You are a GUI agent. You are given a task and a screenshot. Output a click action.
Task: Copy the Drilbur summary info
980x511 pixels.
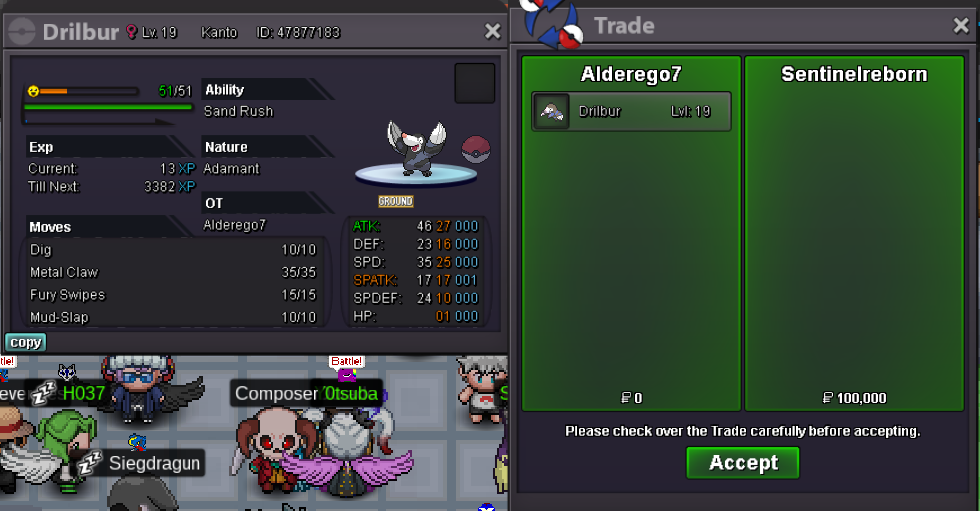(25, 342)
